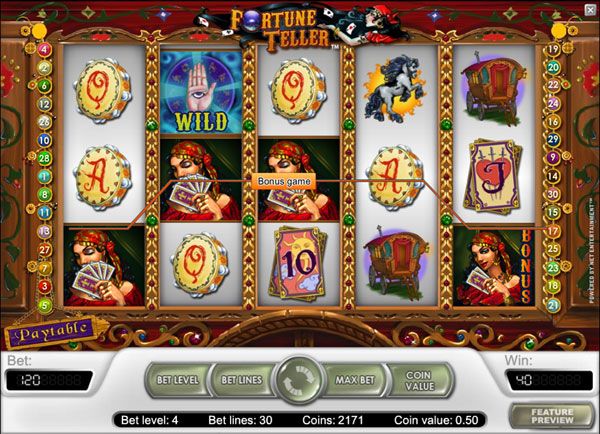Change the Coin Value

click(x=420, y=379)
